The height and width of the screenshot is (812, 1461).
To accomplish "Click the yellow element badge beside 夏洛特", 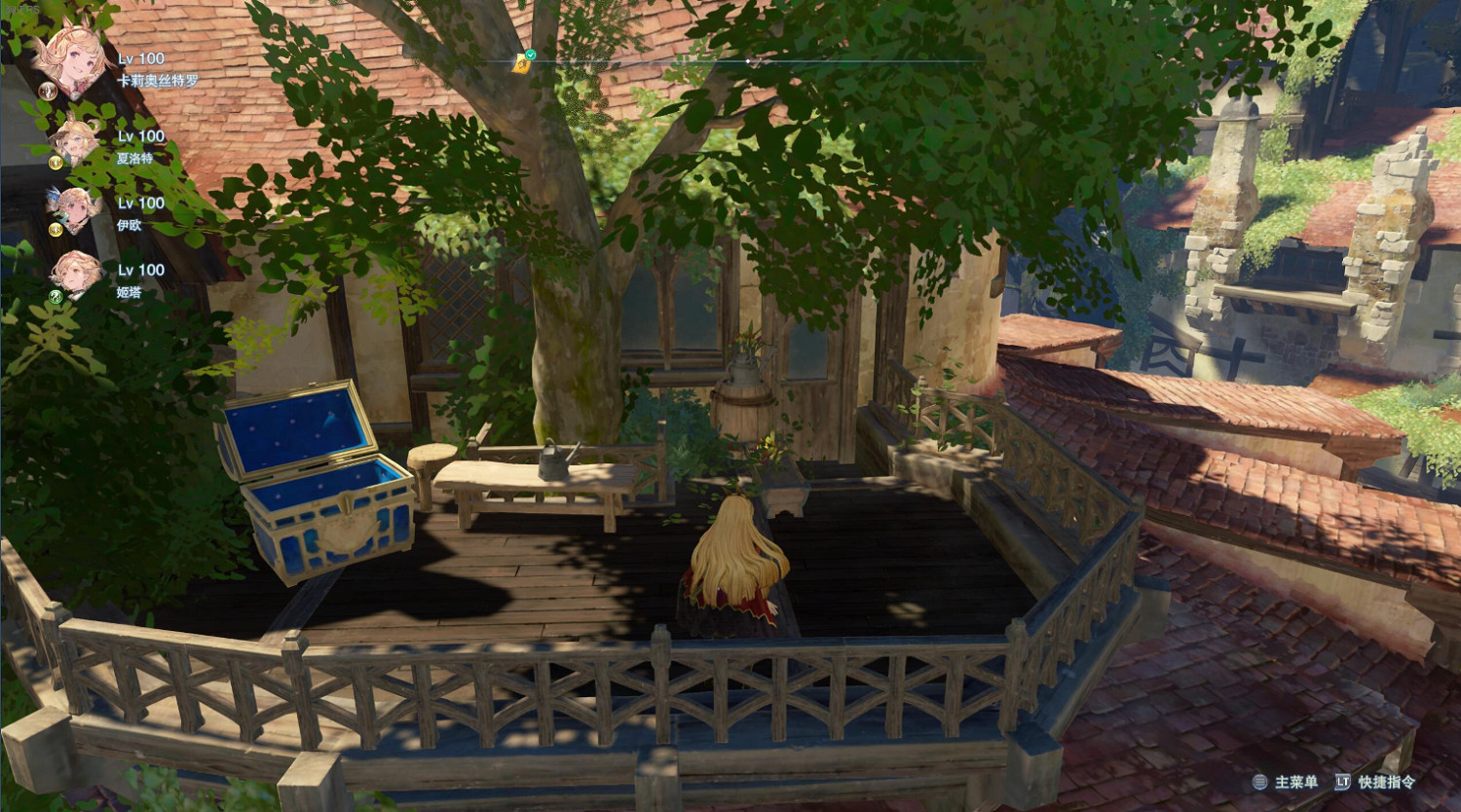I will 55,161.
